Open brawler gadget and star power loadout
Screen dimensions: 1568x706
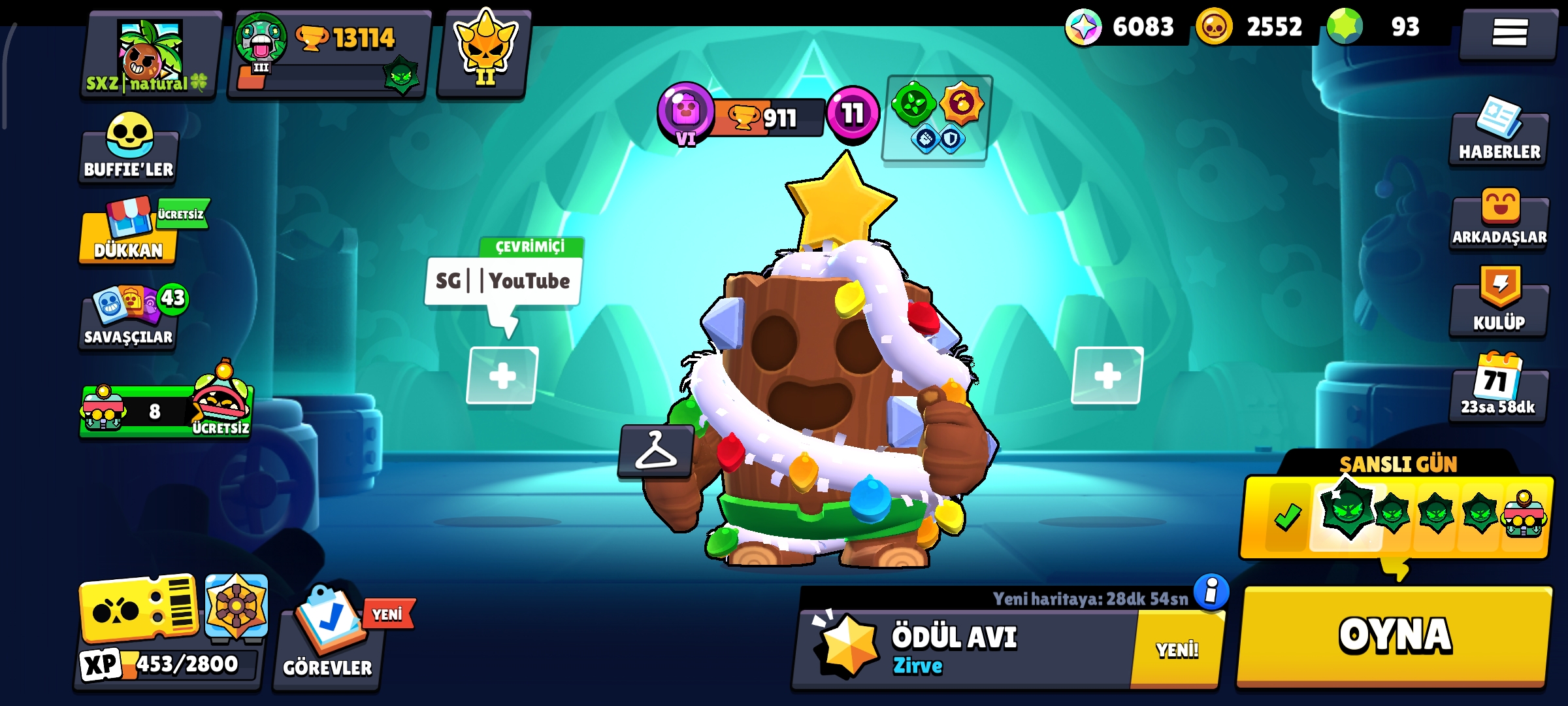click(936, 118)
